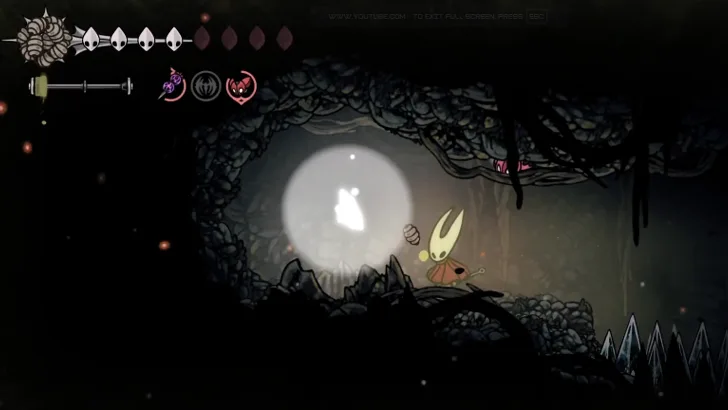This screenshot has height=410, width=728.
Task: Select the purple orb pin tool
Action: click(173, 86)
